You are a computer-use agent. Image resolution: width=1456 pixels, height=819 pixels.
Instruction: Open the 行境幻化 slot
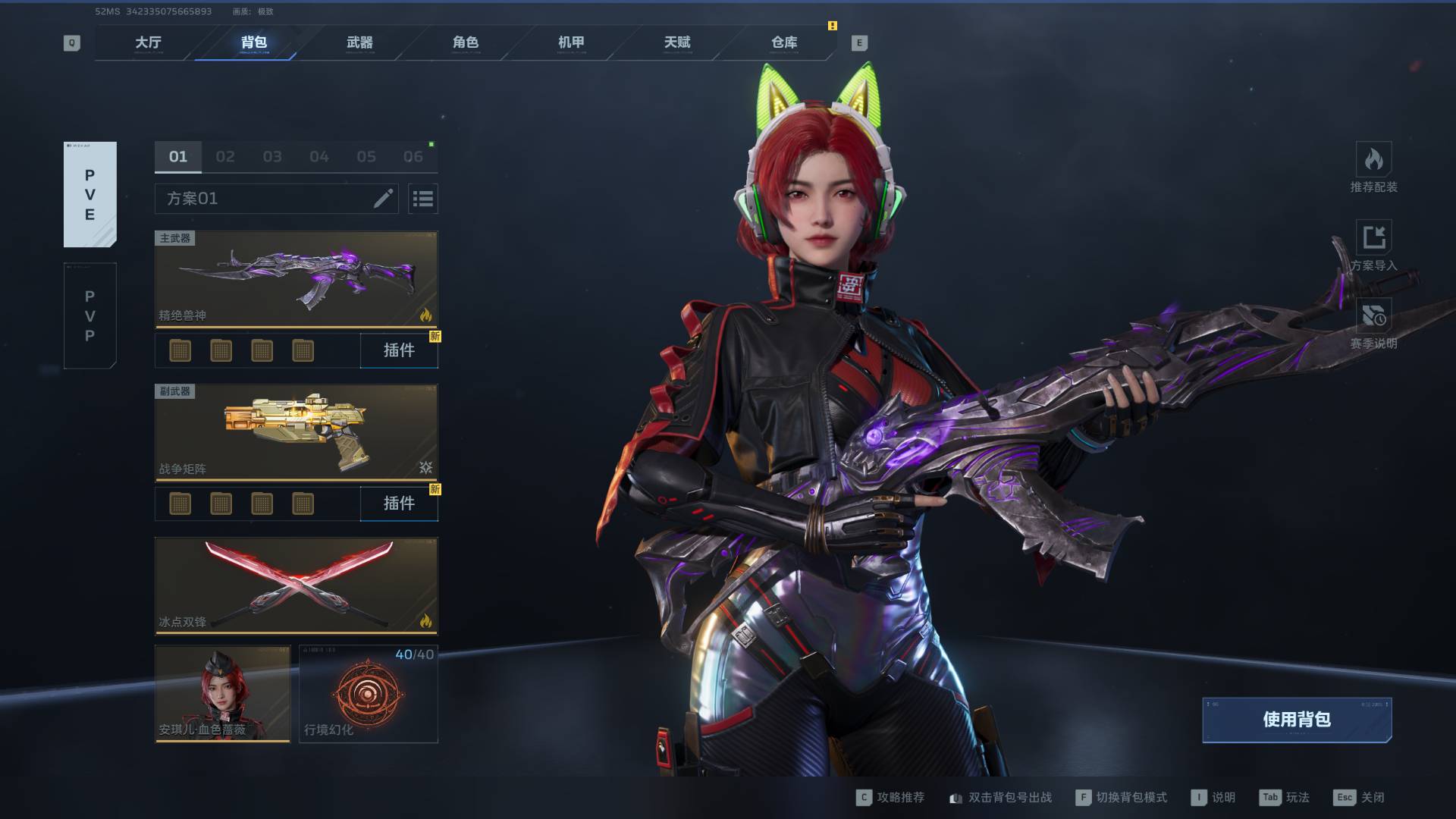(368, 693)
